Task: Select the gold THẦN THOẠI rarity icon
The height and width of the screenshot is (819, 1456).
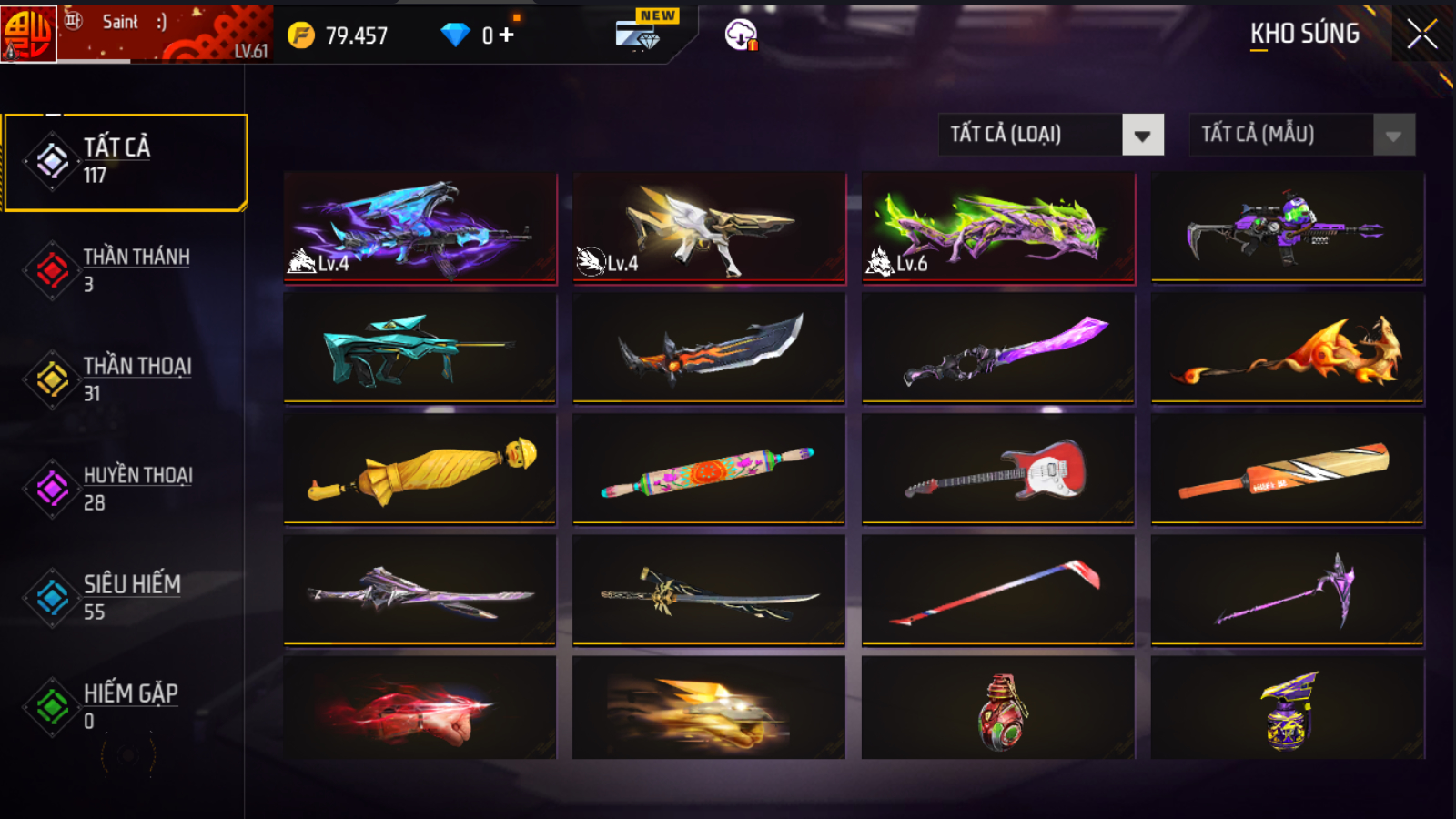Action: [x=50, y=379]
